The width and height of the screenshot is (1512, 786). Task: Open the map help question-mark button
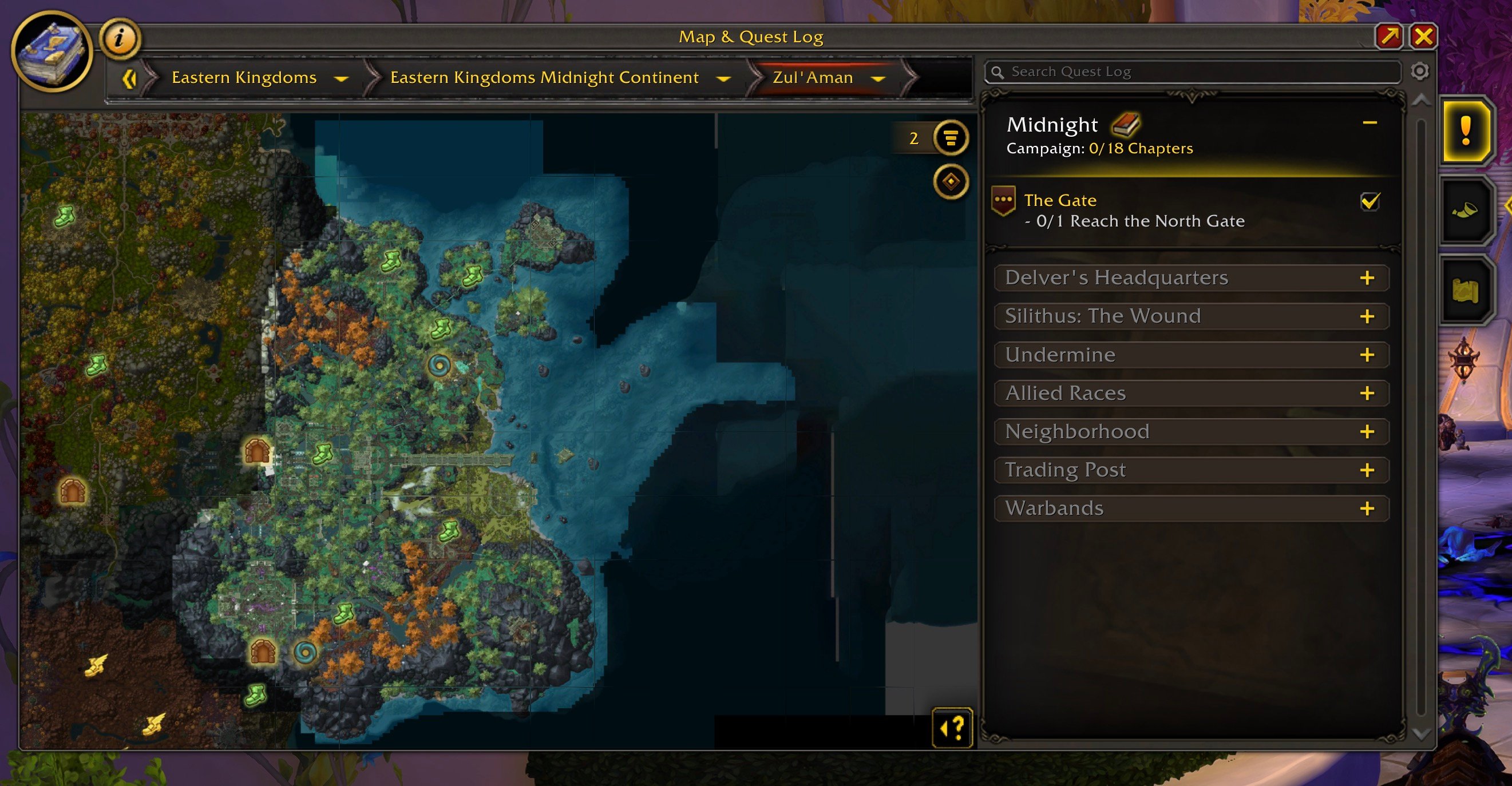click(x=952, y=729)
